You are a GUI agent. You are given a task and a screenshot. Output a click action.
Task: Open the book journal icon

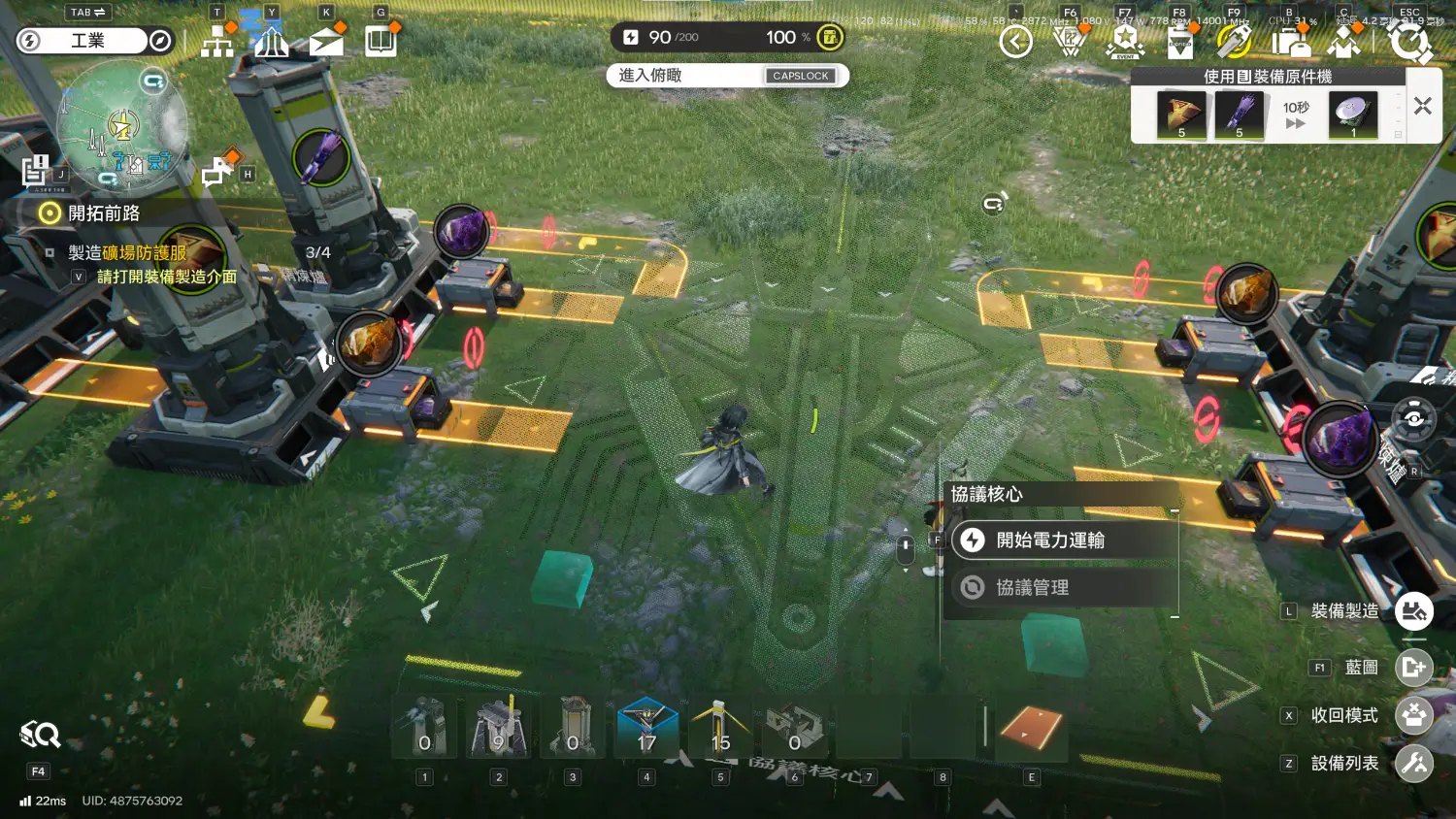click(381, 42)
